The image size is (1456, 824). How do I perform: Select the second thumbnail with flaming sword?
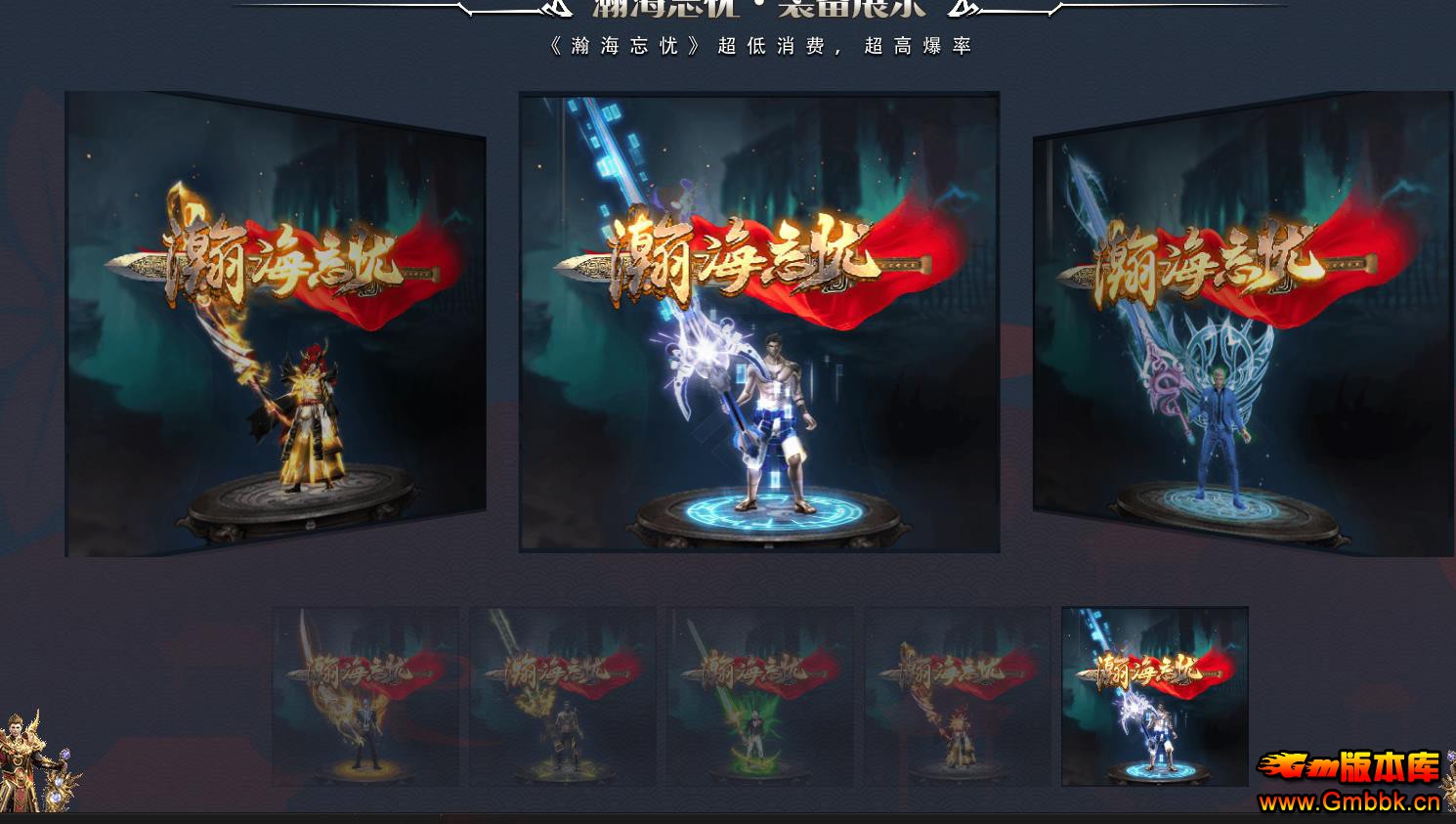coord(564,696)
